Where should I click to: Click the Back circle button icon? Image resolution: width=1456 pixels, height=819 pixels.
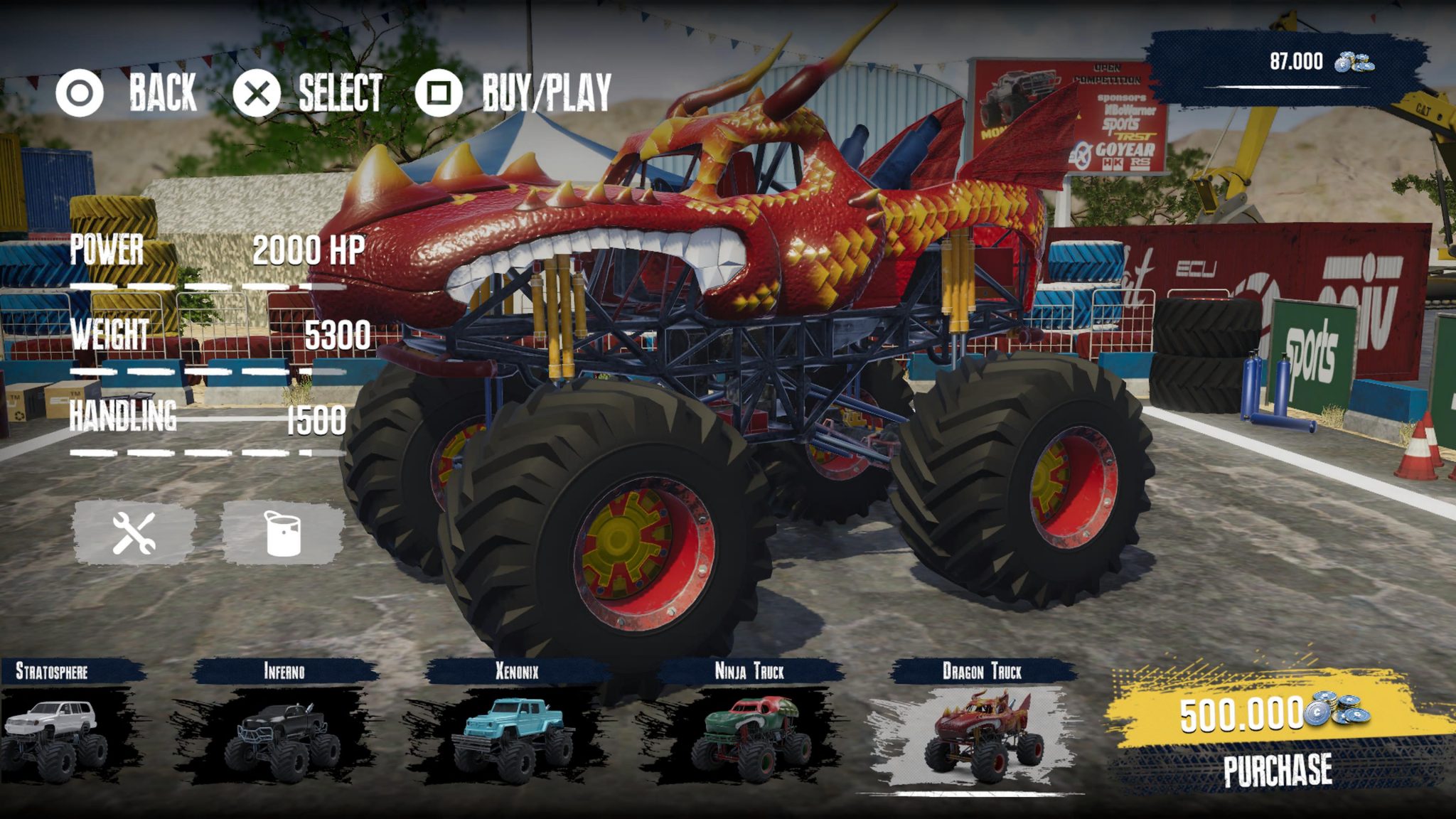coord(80,92)
